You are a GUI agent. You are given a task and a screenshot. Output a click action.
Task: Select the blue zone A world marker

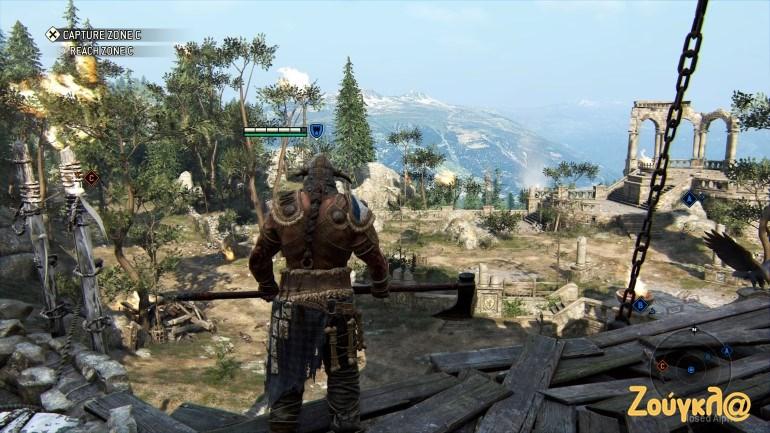pos(689,199)
